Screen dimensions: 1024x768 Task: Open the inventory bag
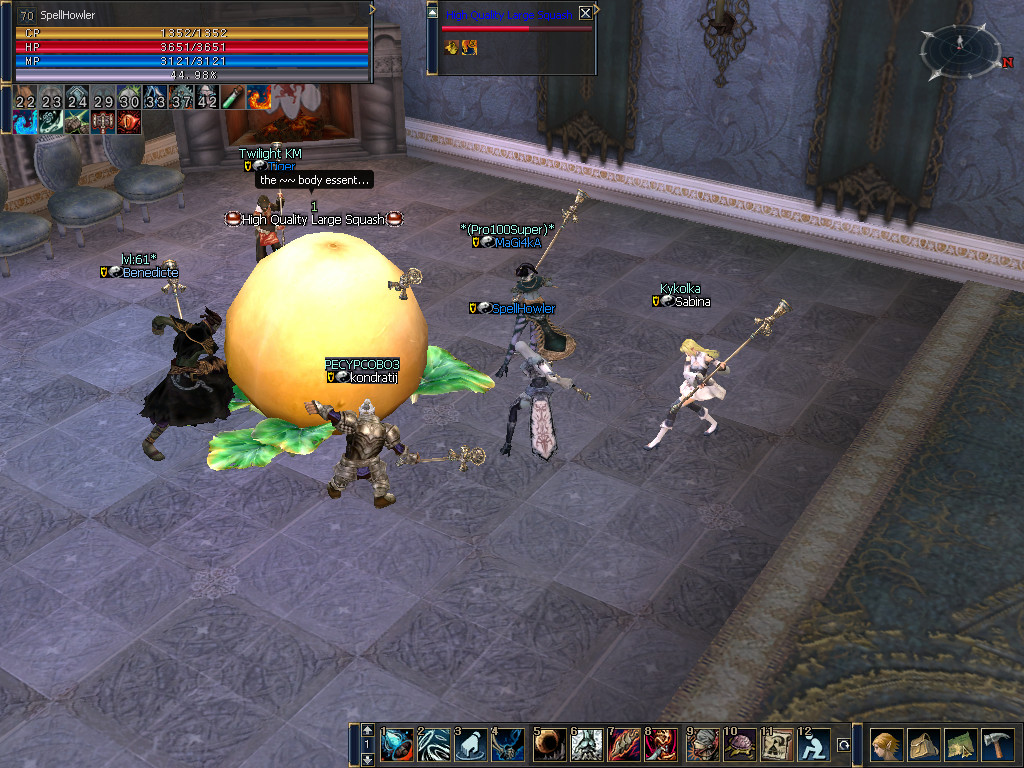click(923, 745)
